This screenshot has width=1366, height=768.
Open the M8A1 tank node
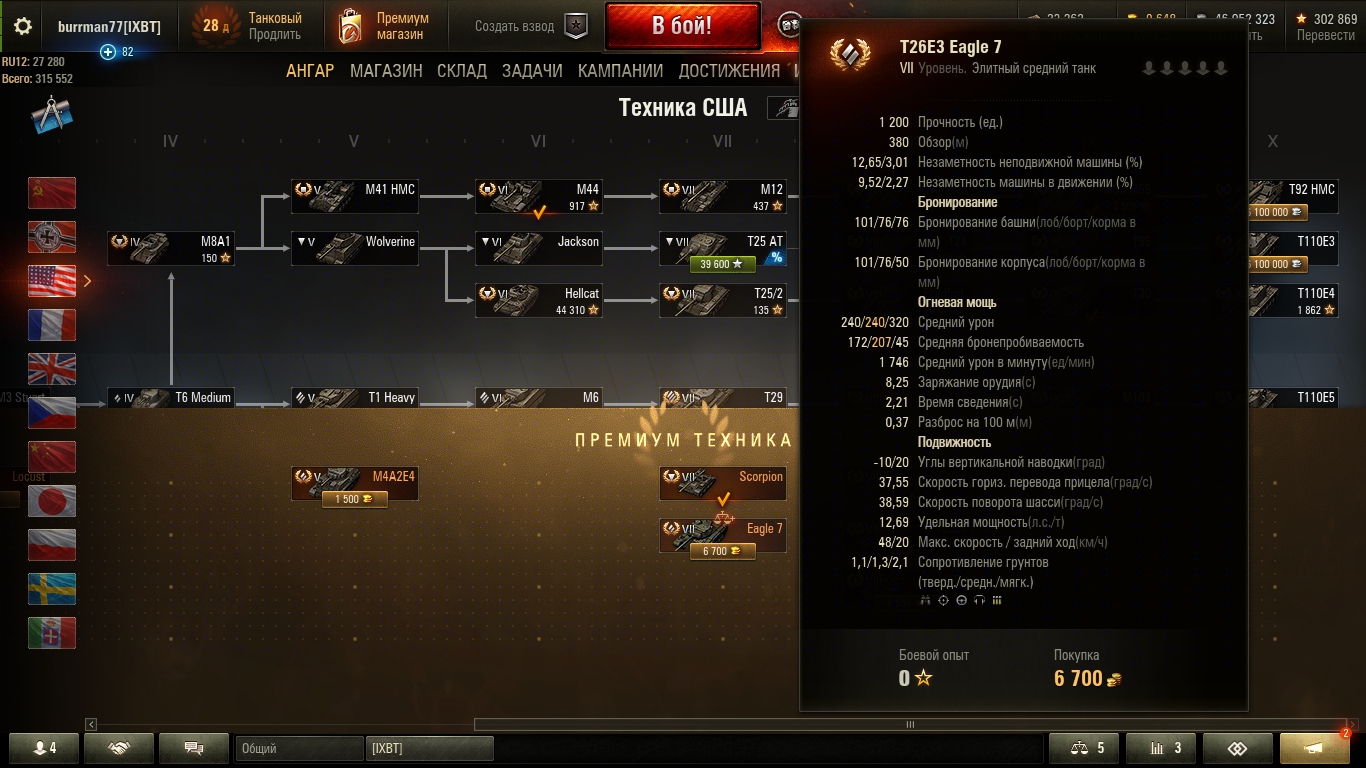click(x=170, y=248)
